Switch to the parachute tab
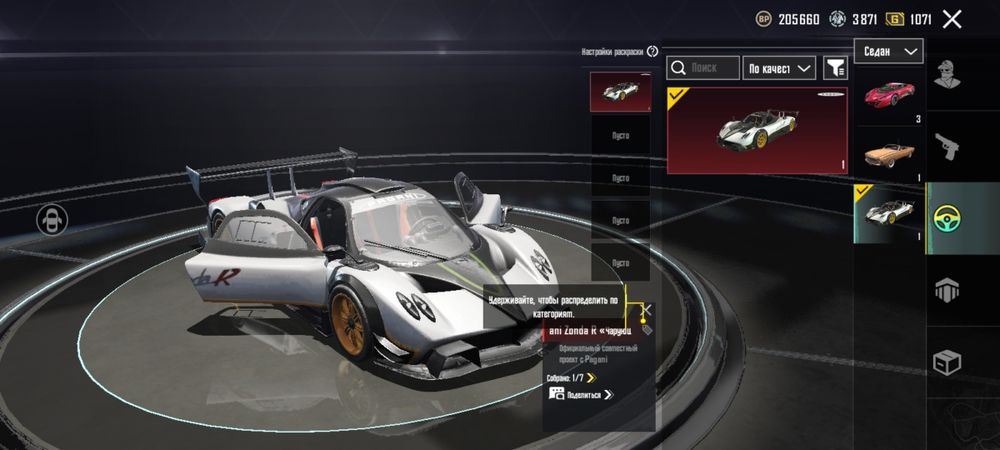This screenshot has width=1000, height=450. point(947,291)
